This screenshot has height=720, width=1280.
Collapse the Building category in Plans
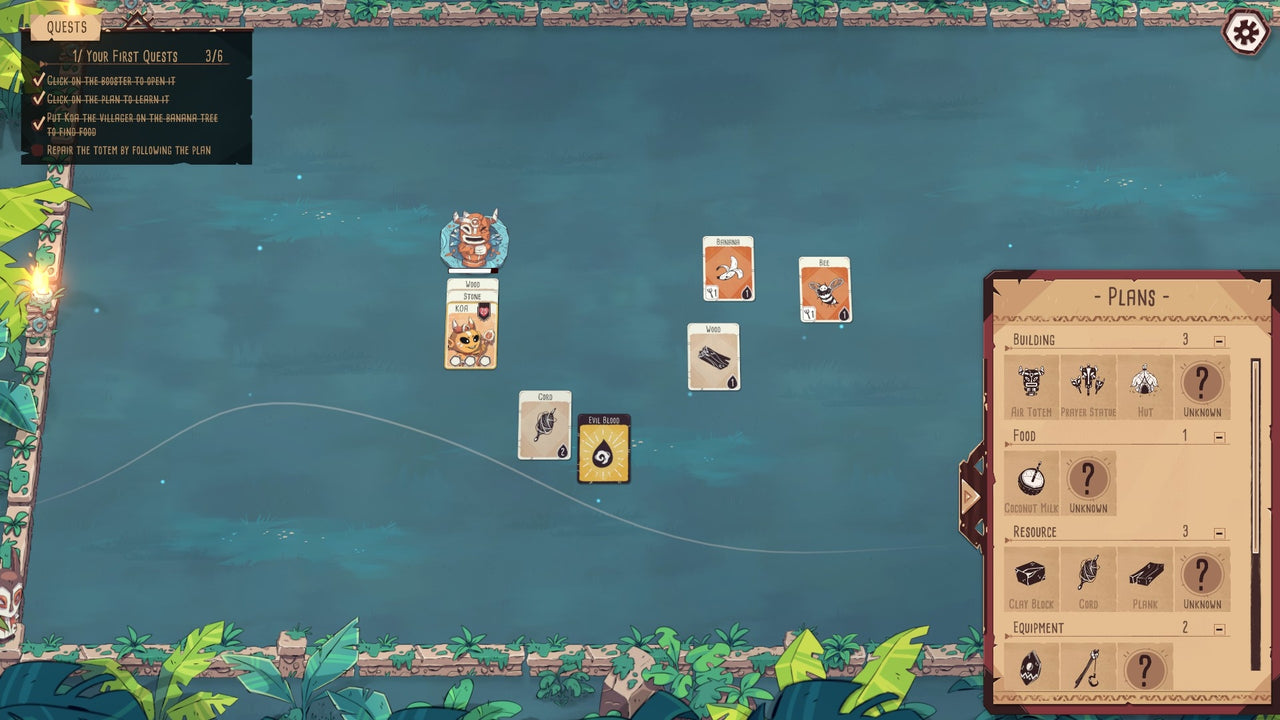click(1217, 340)
